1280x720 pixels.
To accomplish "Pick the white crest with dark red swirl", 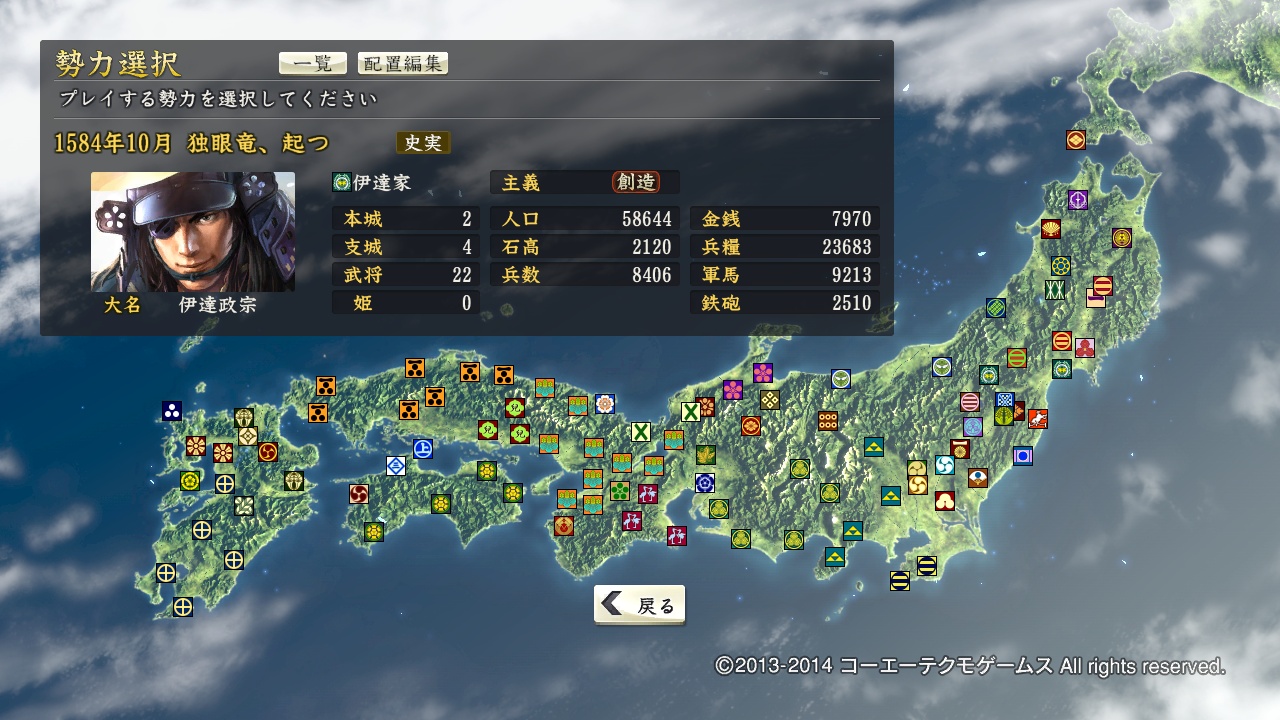I will [359, 494].
